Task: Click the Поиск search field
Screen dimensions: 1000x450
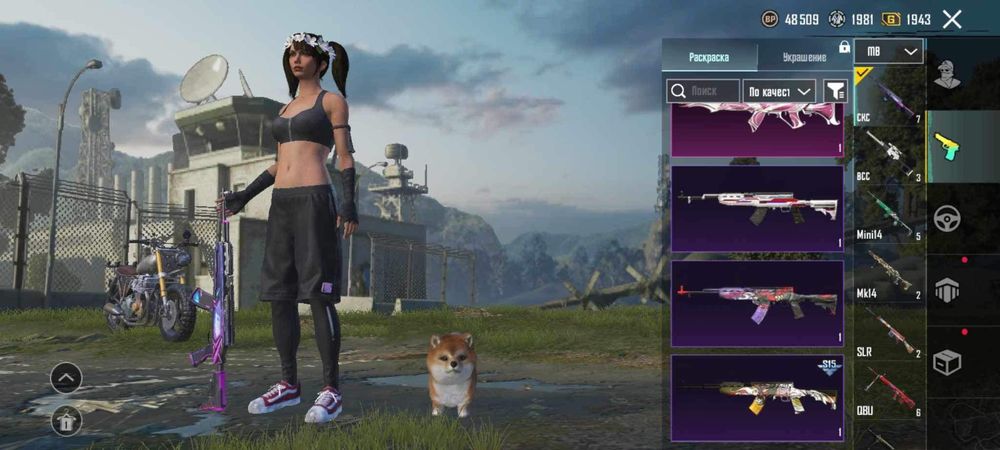Action: point(703,91)
